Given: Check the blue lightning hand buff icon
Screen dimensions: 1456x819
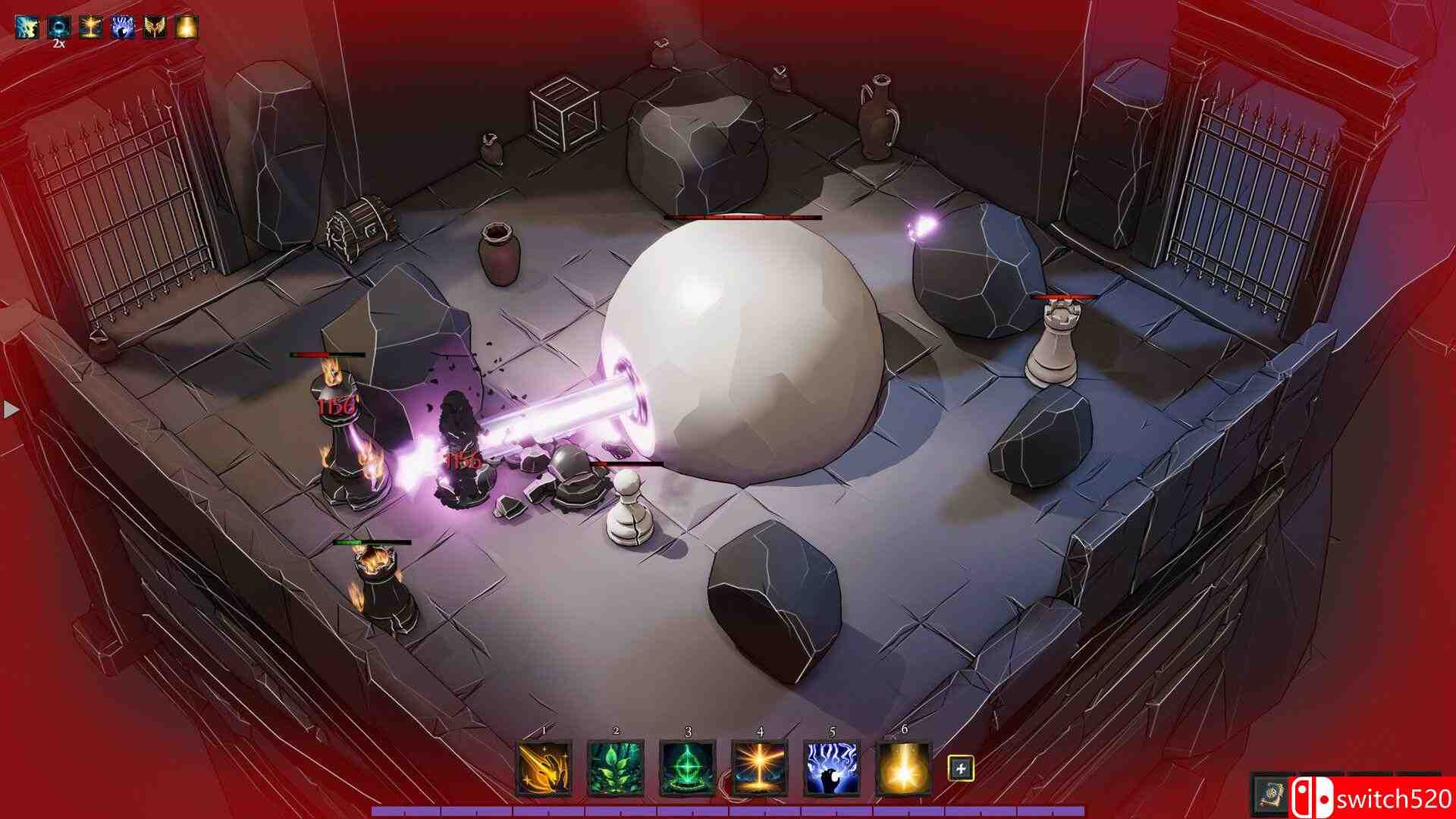Looking at the screenshot, I should click(x=123, y=27).
